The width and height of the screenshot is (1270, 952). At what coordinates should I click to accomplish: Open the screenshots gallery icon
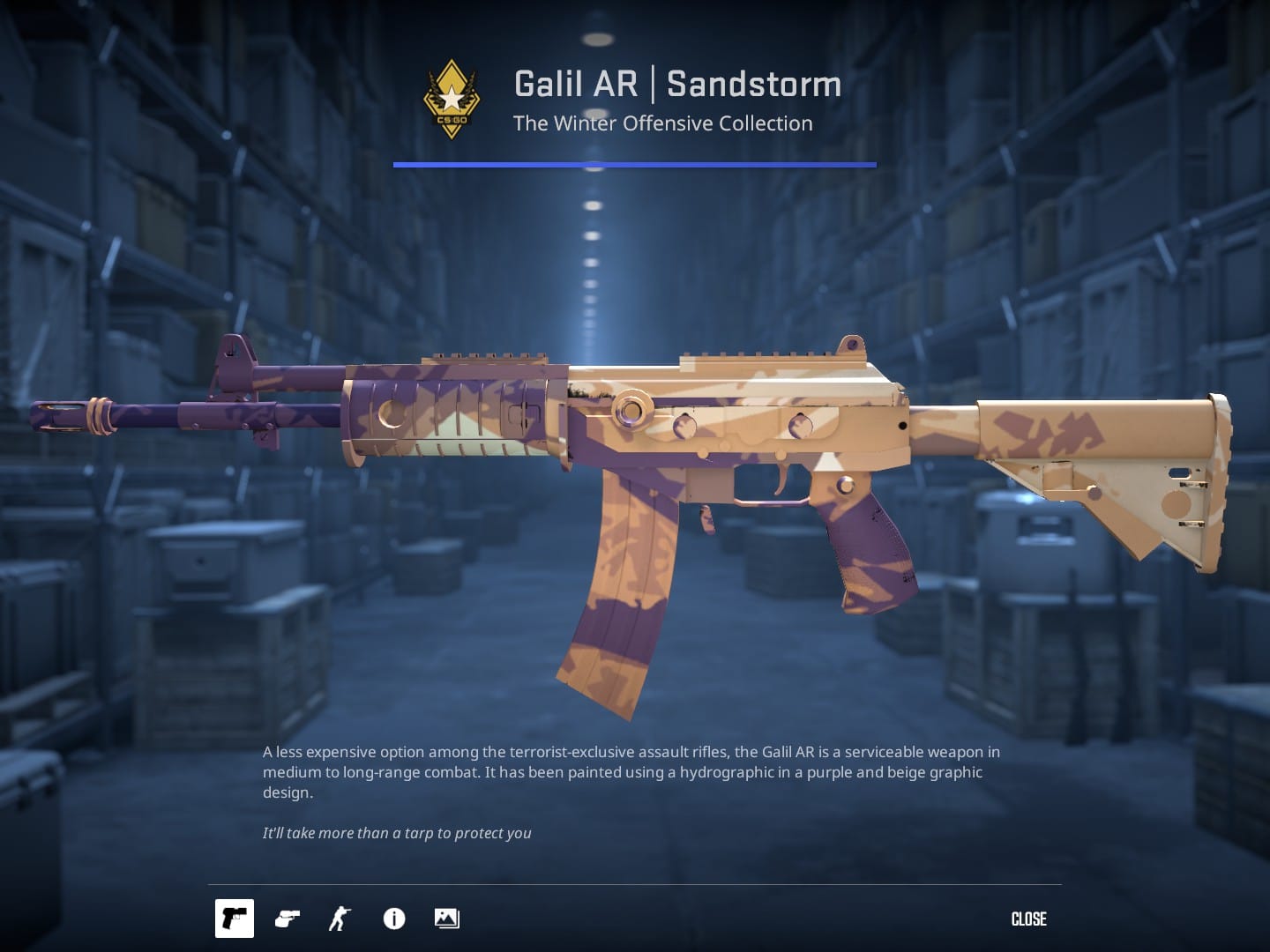[x=445, y=919]
